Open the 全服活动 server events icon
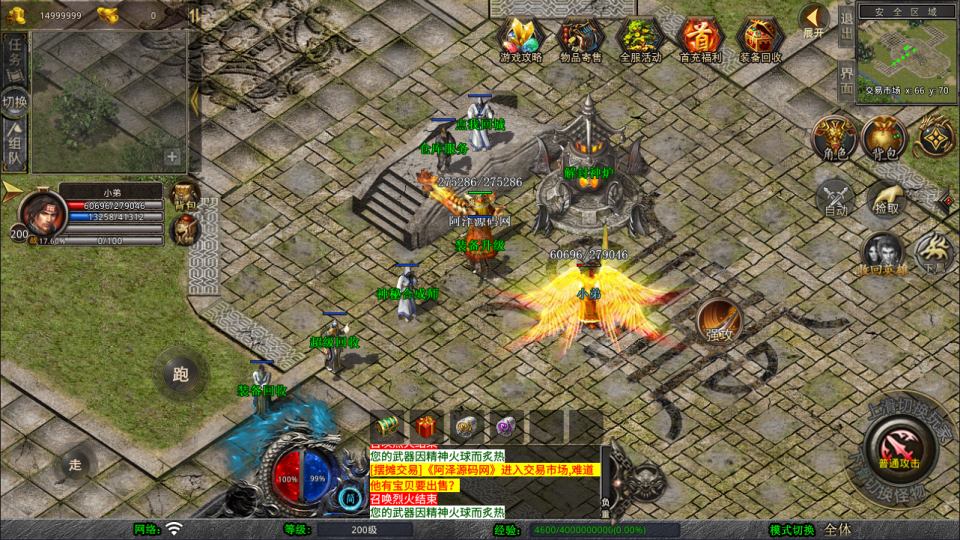Screen dimensions: 960x540 tap(640, 38)
